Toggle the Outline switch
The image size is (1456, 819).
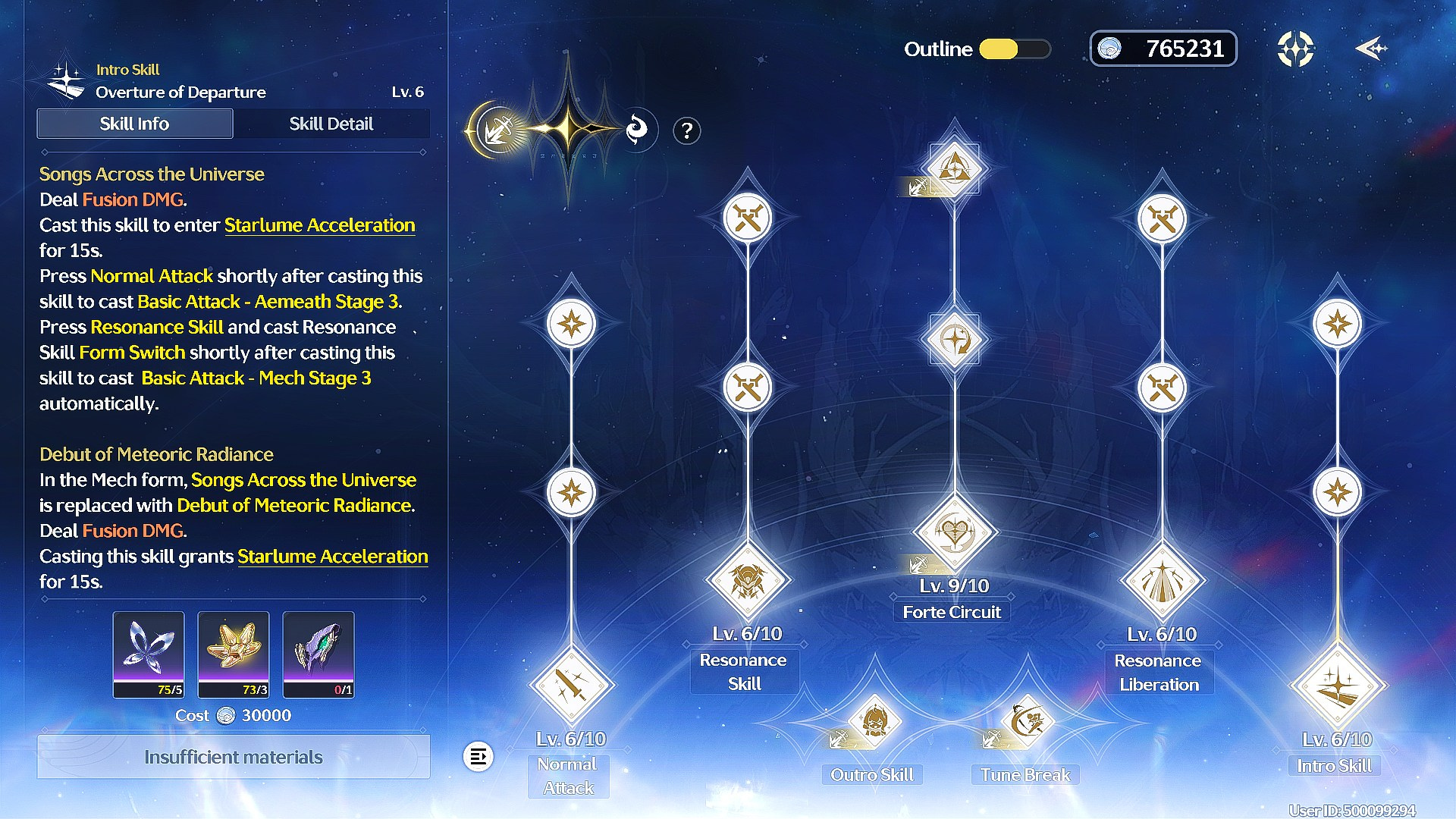coord(1014,49)
